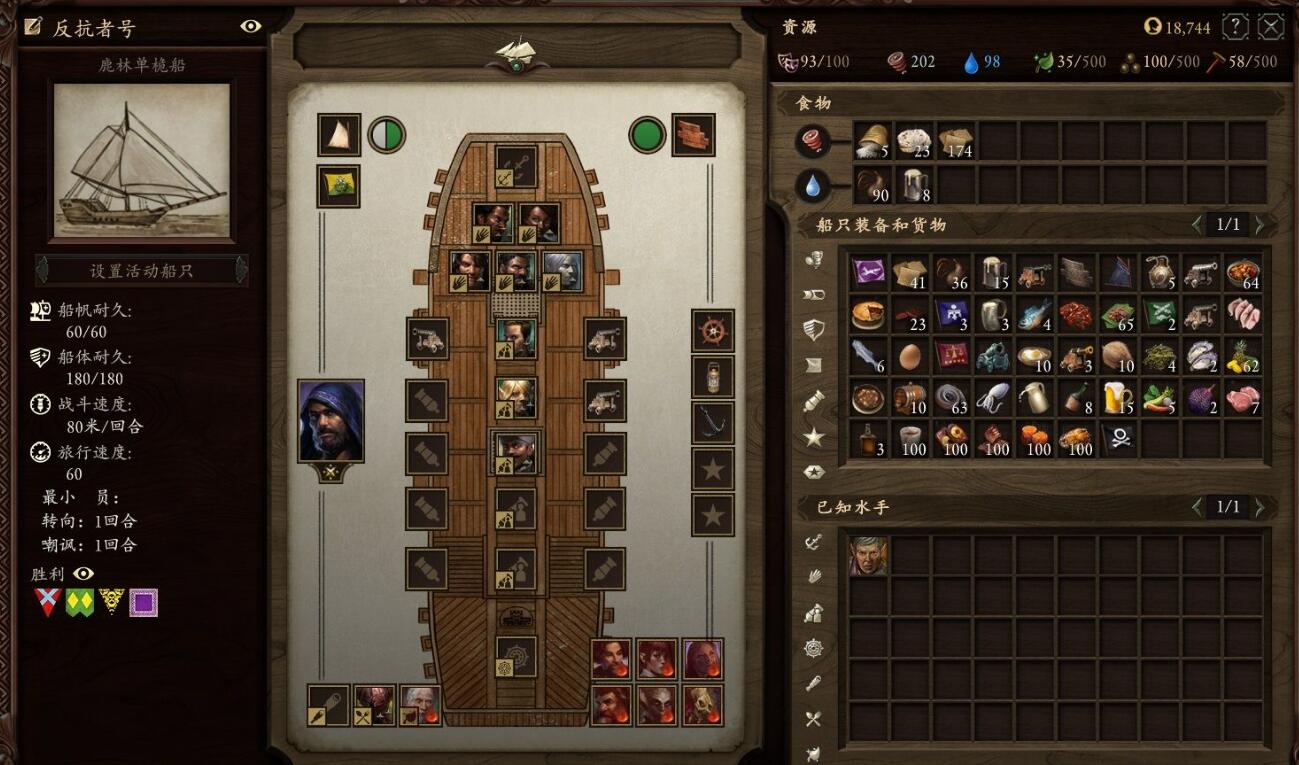Choose the ship's helm wheel slot

(x=712, y=330)
